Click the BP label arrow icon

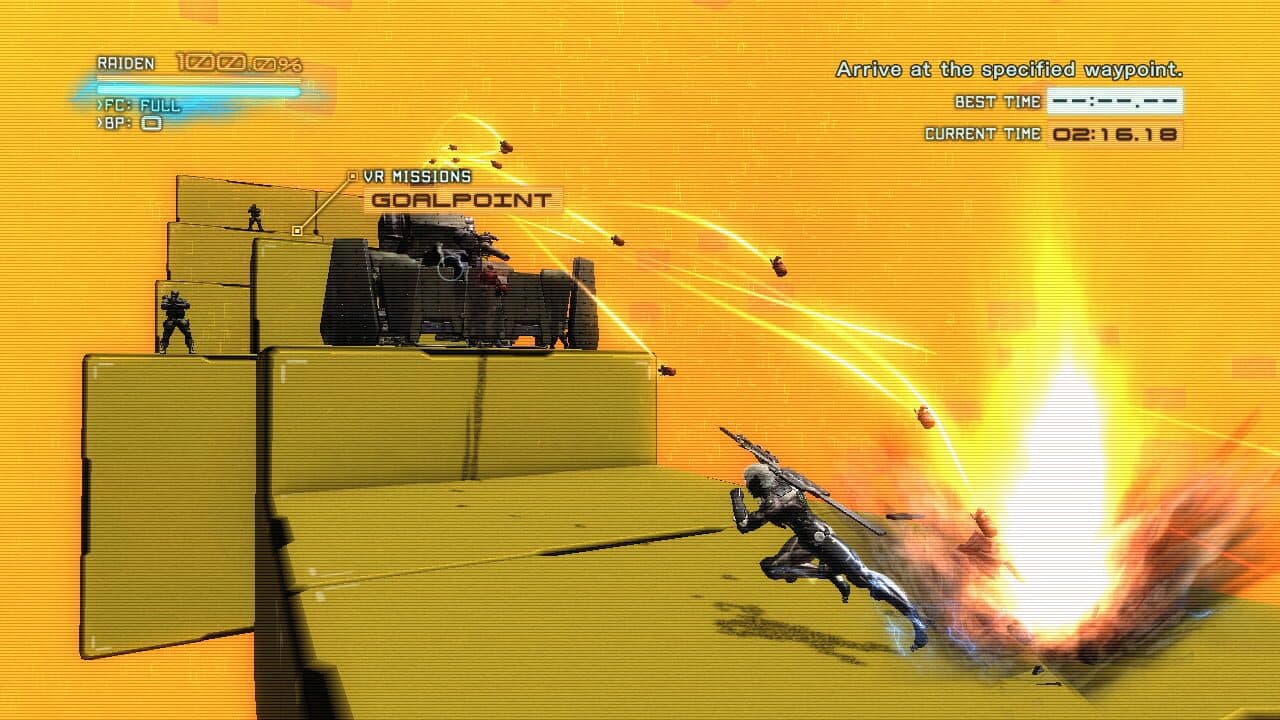pyautogui.click(x=100, y=122)
